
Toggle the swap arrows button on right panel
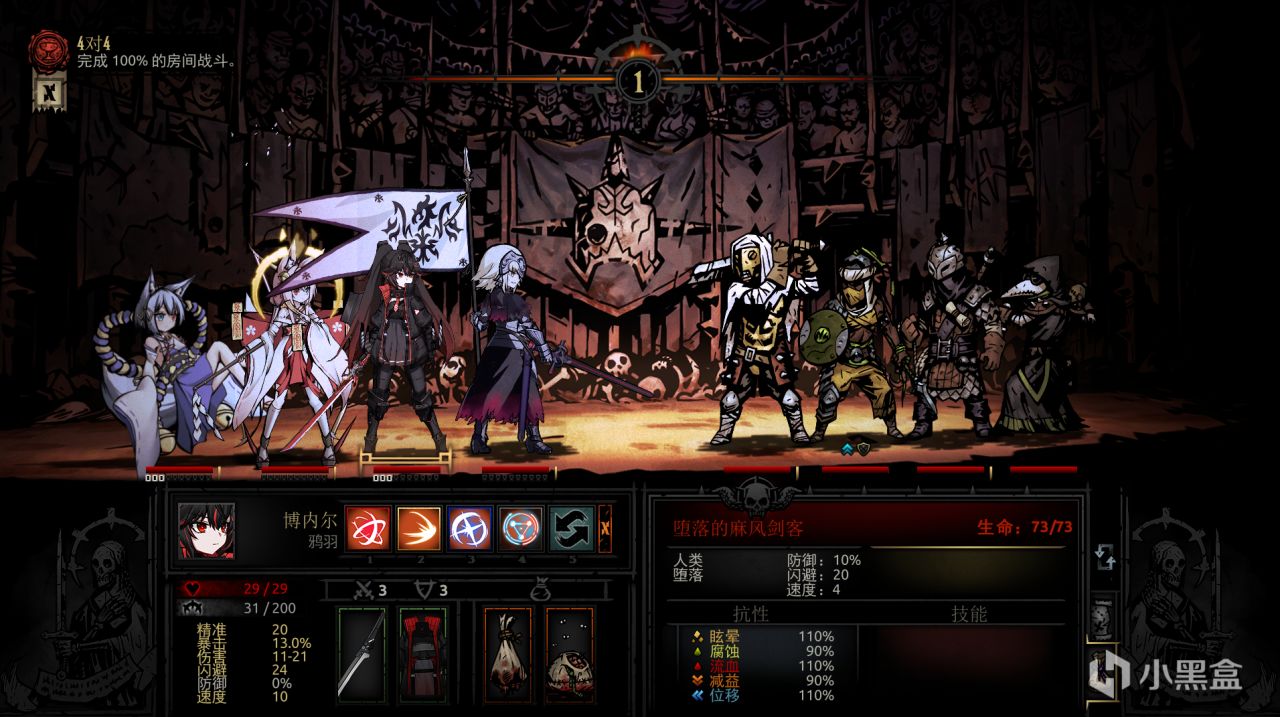[x=1105, y=557]
